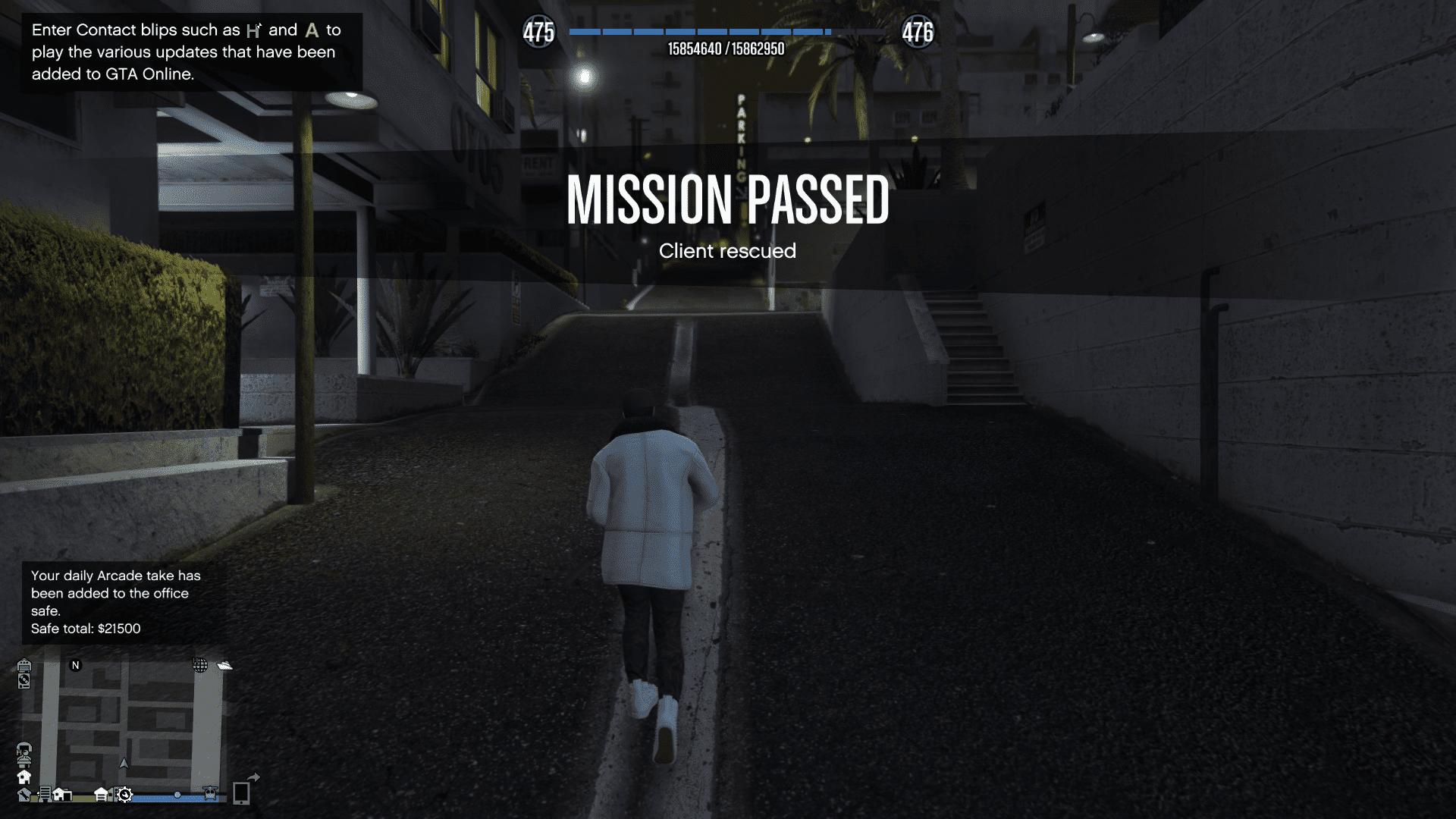Select the helicopter blip on the minimap

click(x=210, y=794)
